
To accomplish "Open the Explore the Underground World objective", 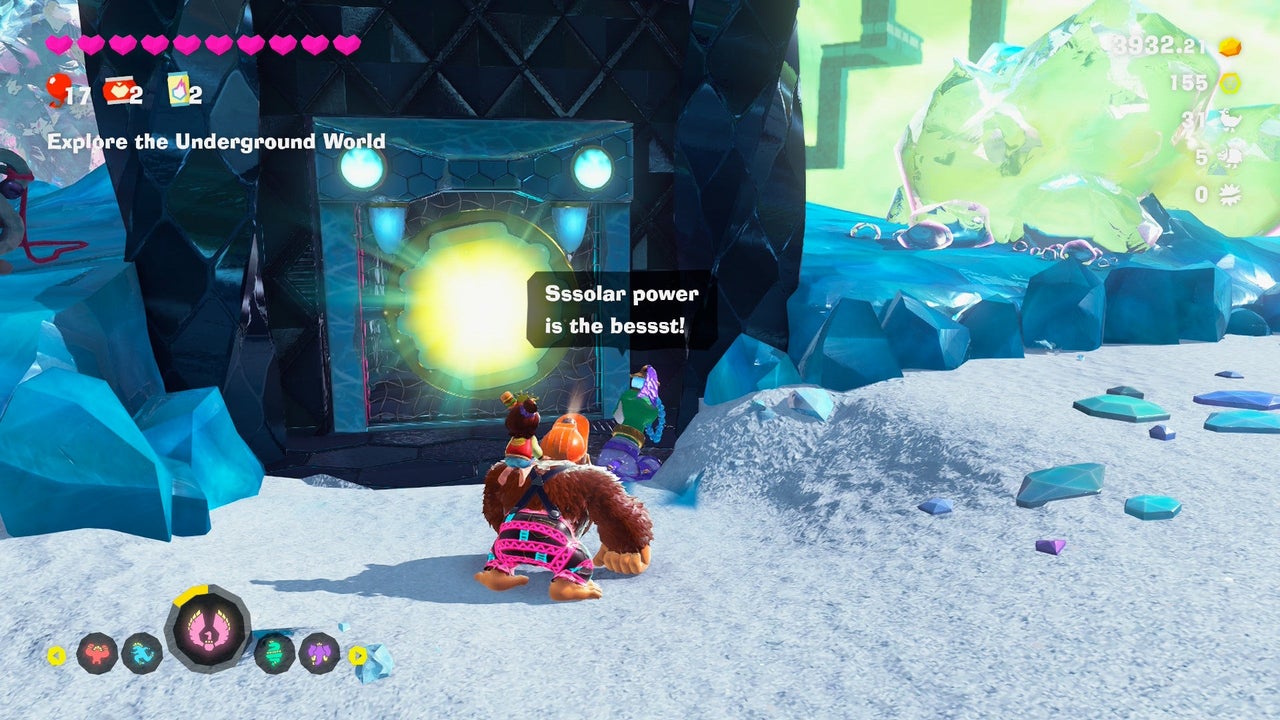I will tap(216, 142).
